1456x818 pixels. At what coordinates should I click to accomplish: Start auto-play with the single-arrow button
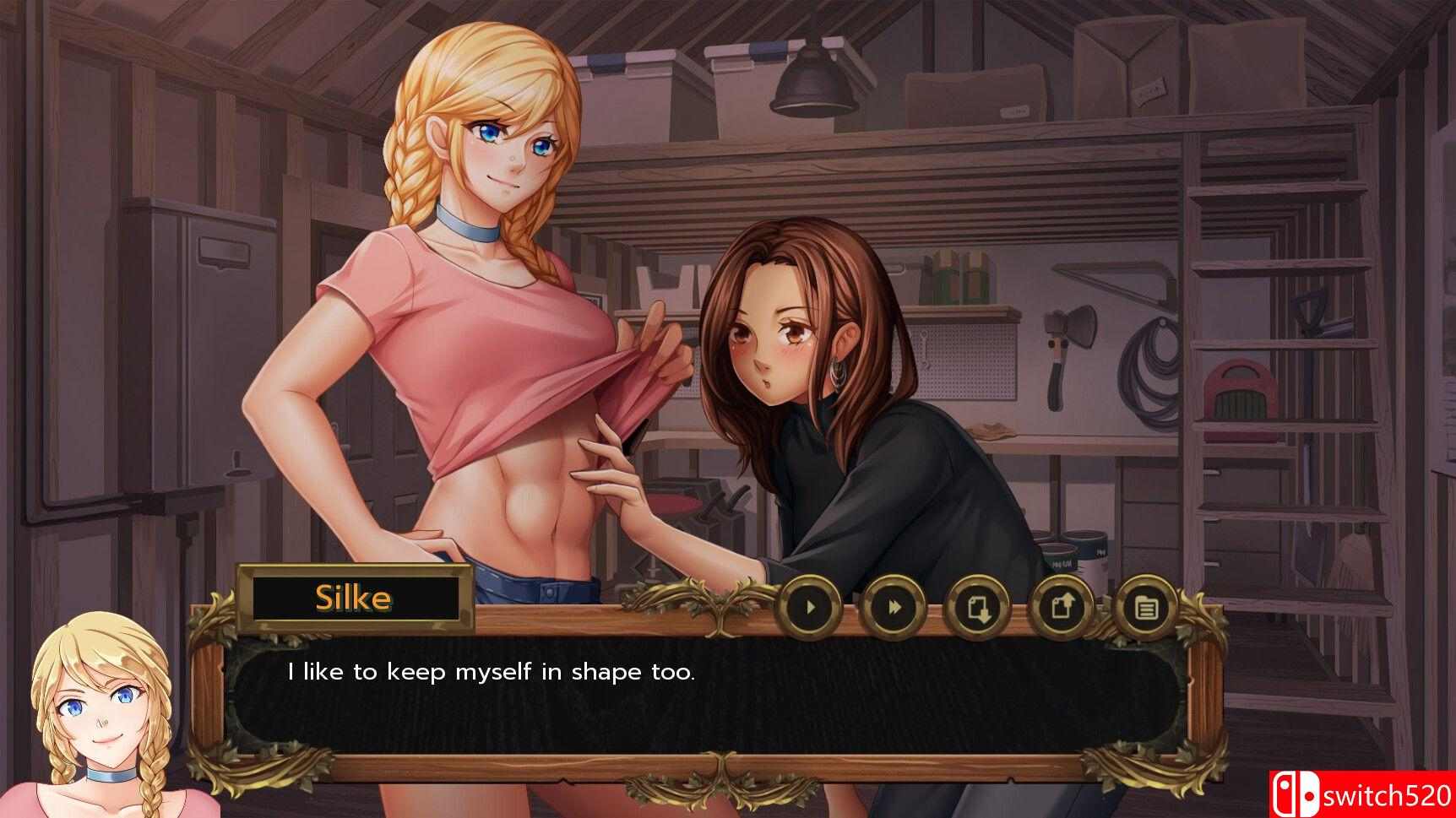click(x=809, y=606)
